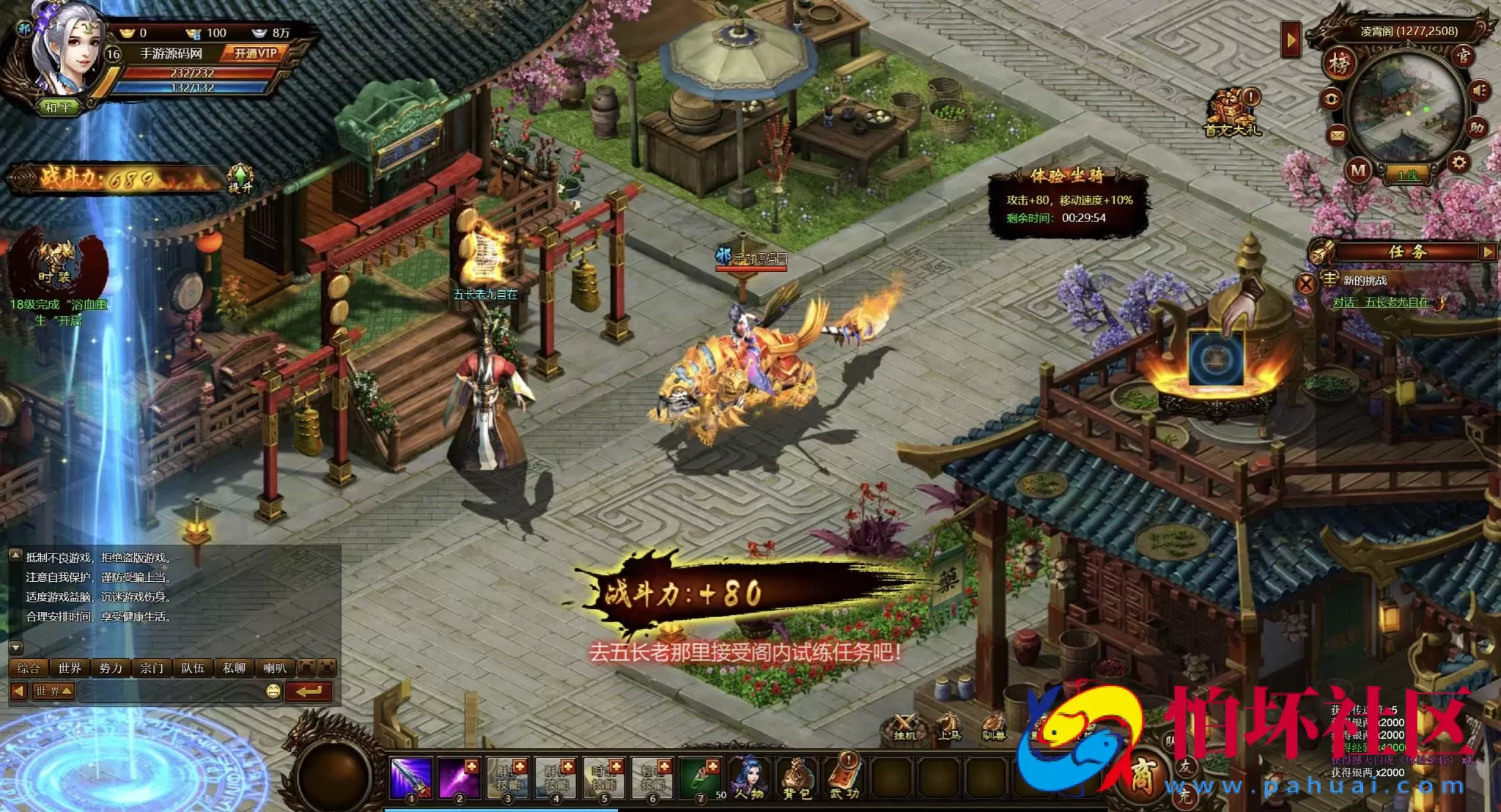Mute game sound with the speaker icon
Image resolution: width=1501 pixels, height=812 pixels.
pyautogui.click(x=1479, y=90)
